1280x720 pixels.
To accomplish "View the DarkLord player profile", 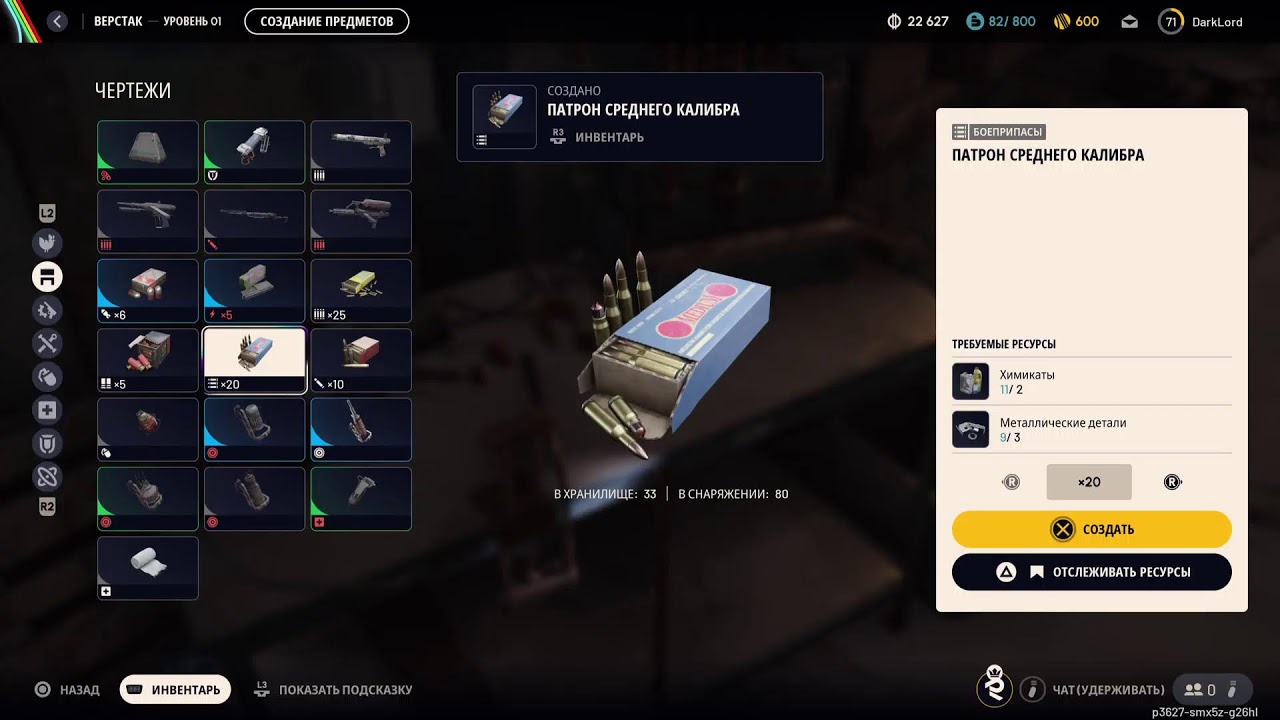I will tap(1201, 21).
